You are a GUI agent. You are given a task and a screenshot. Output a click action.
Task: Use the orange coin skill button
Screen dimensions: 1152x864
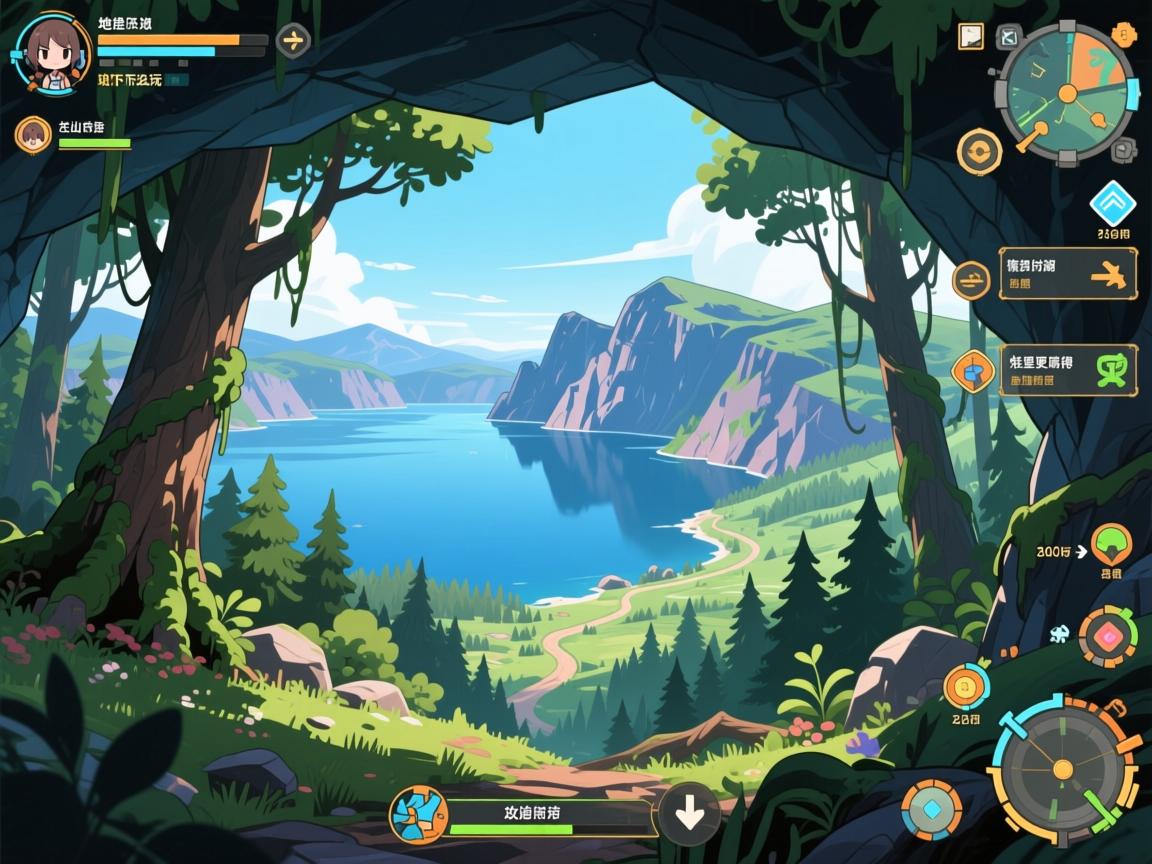point(966,686)
